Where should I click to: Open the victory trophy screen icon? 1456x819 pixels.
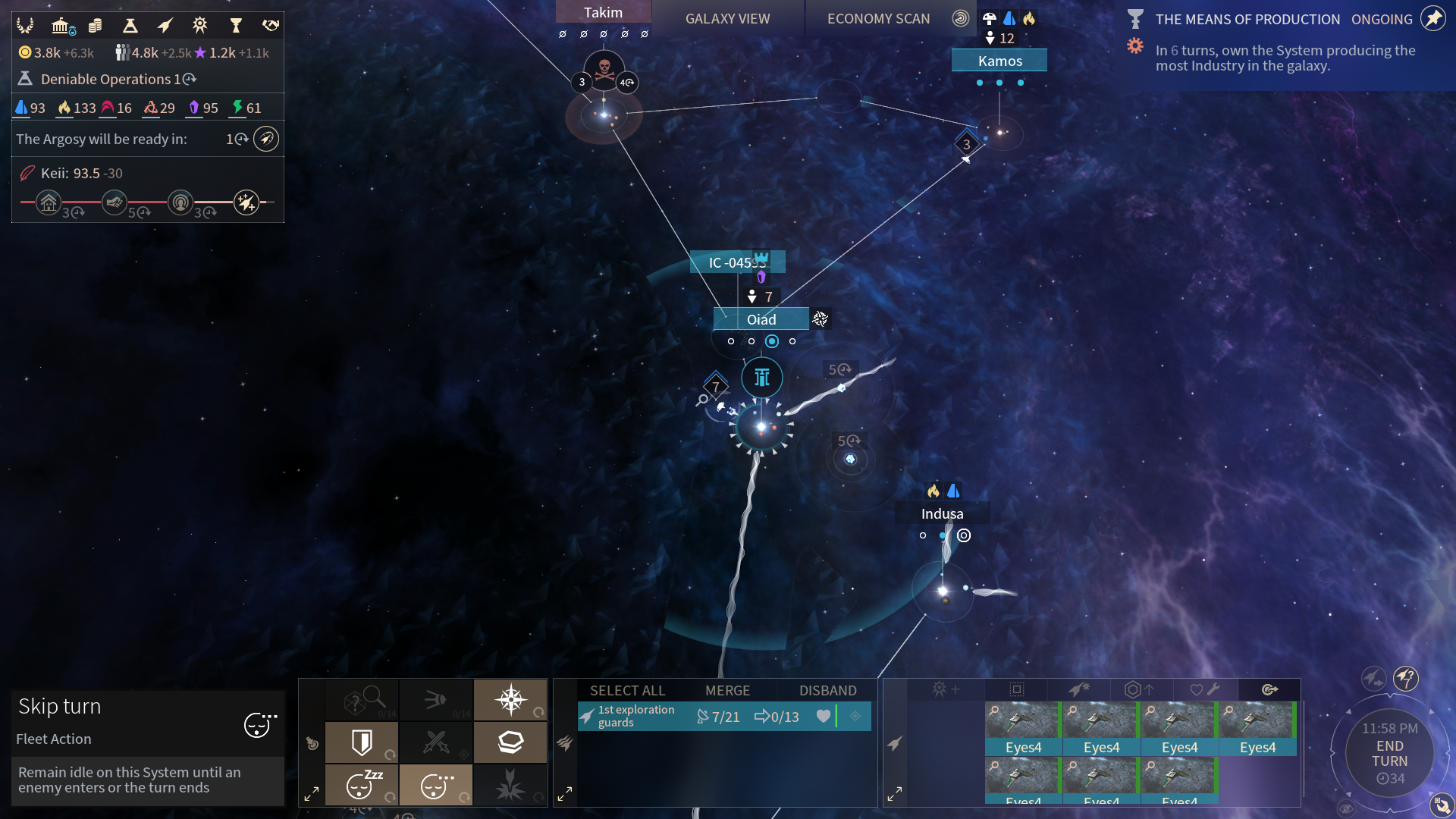click(236, 26)
